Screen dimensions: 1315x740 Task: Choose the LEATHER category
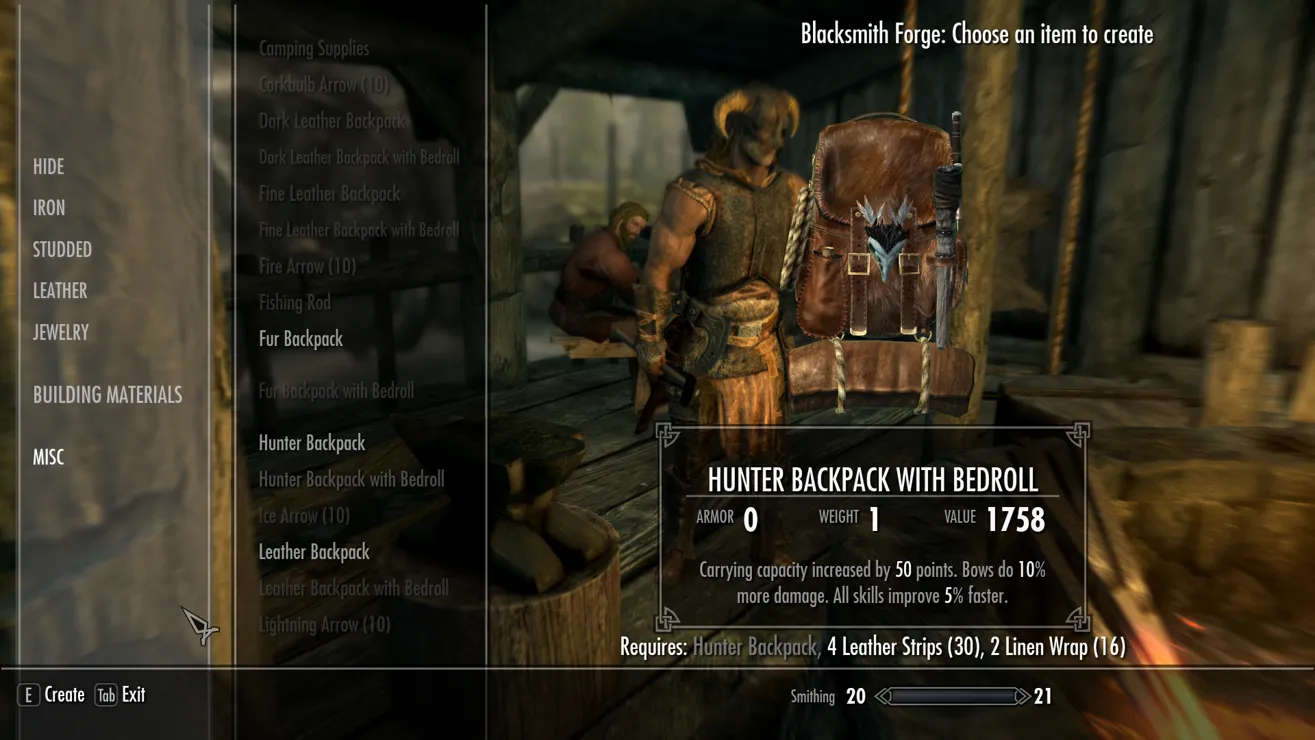coord(60,291)
